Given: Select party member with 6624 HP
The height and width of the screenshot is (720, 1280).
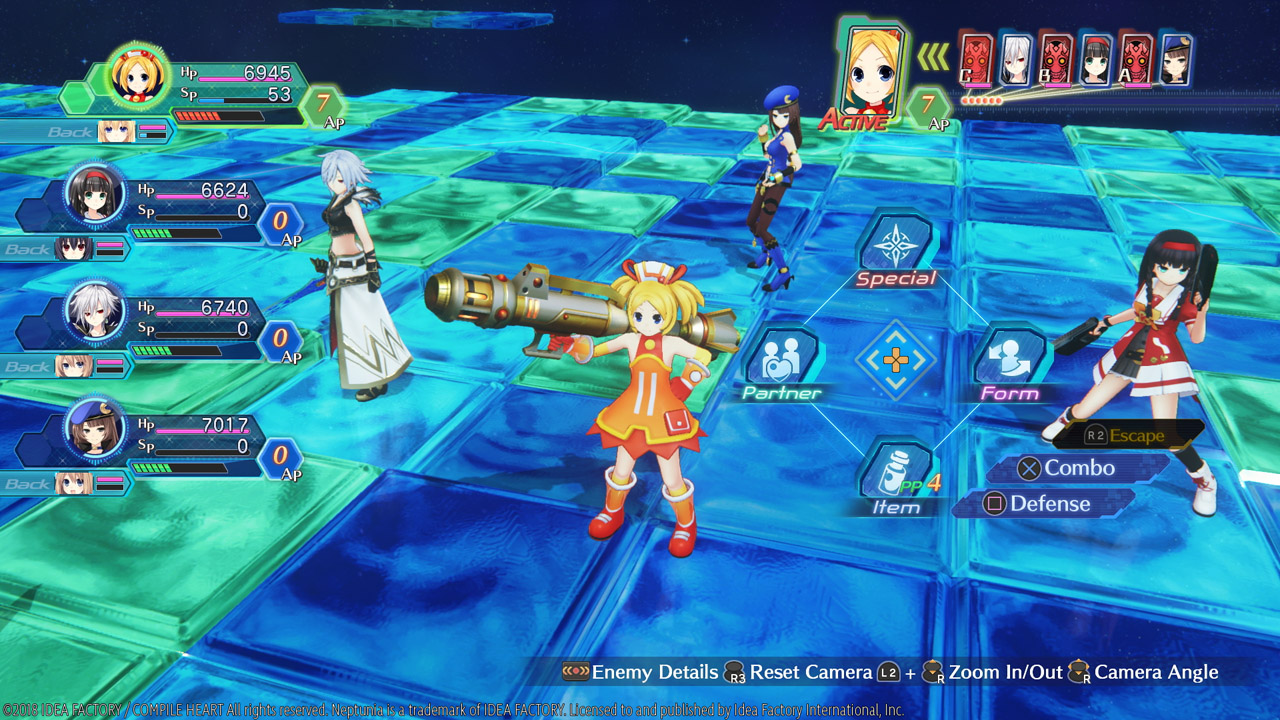Looking at the screenshot, I should (95, 195).
